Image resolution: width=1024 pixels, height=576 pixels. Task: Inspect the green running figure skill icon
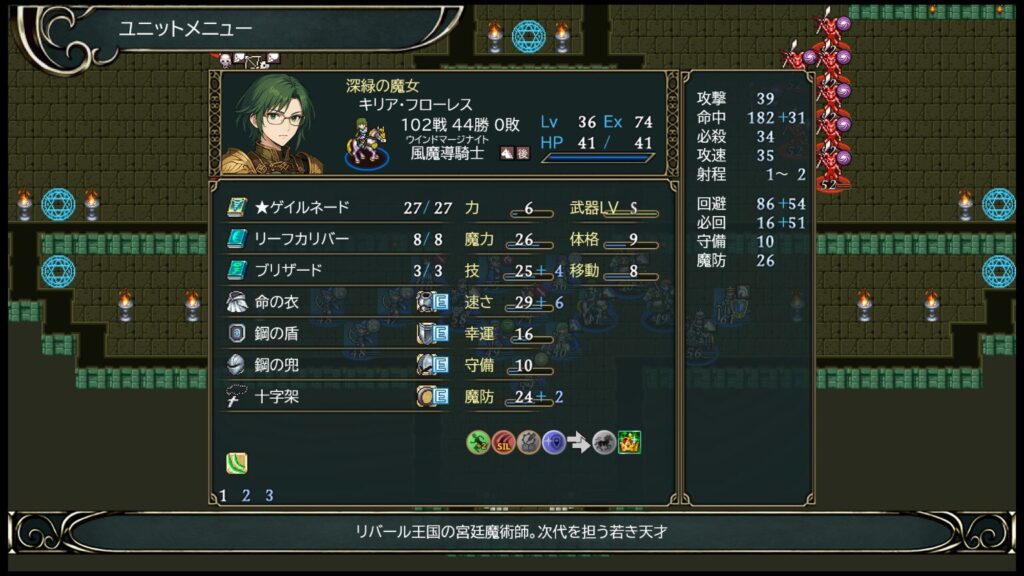point(478,442)
